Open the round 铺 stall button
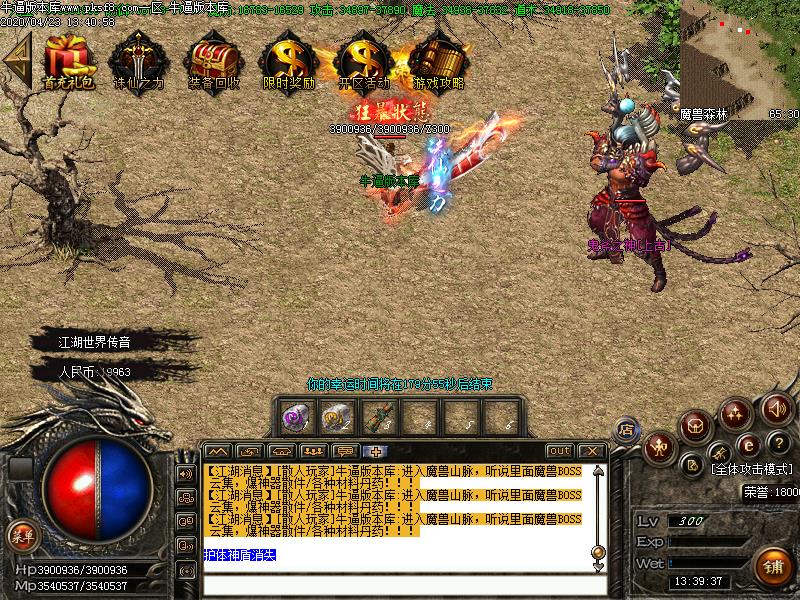 tap(773, 566)
